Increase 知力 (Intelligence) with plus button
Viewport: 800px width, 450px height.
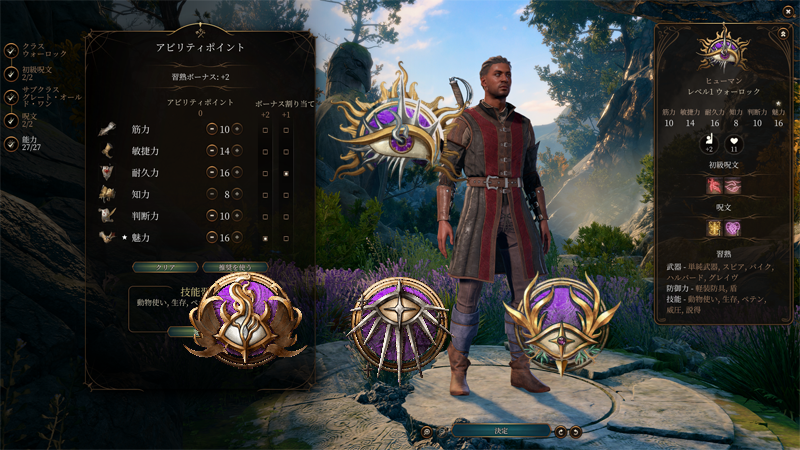(x=237, y=195)
